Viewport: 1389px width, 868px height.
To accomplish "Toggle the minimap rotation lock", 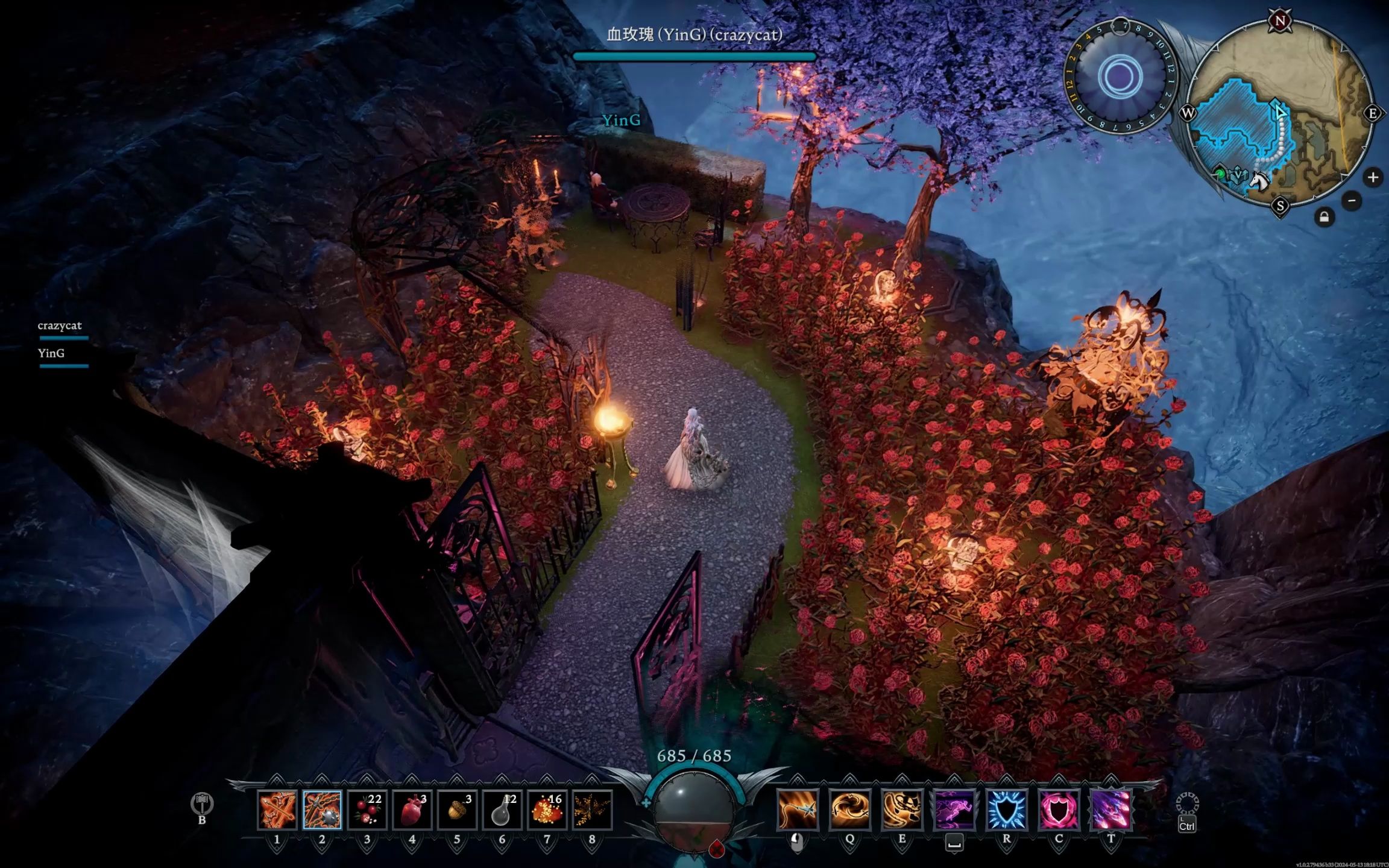I will [x=1324, y=217].
